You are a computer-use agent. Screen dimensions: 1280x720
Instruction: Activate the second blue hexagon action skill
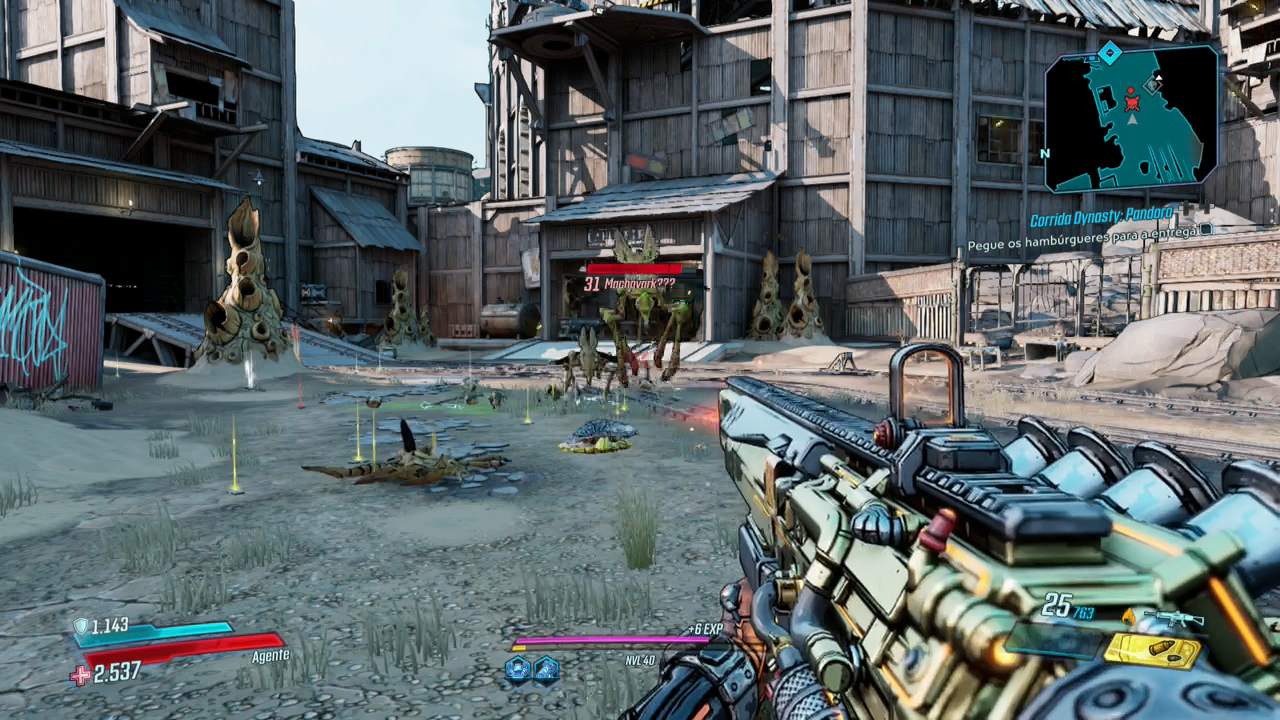click(x=546, y=668)
